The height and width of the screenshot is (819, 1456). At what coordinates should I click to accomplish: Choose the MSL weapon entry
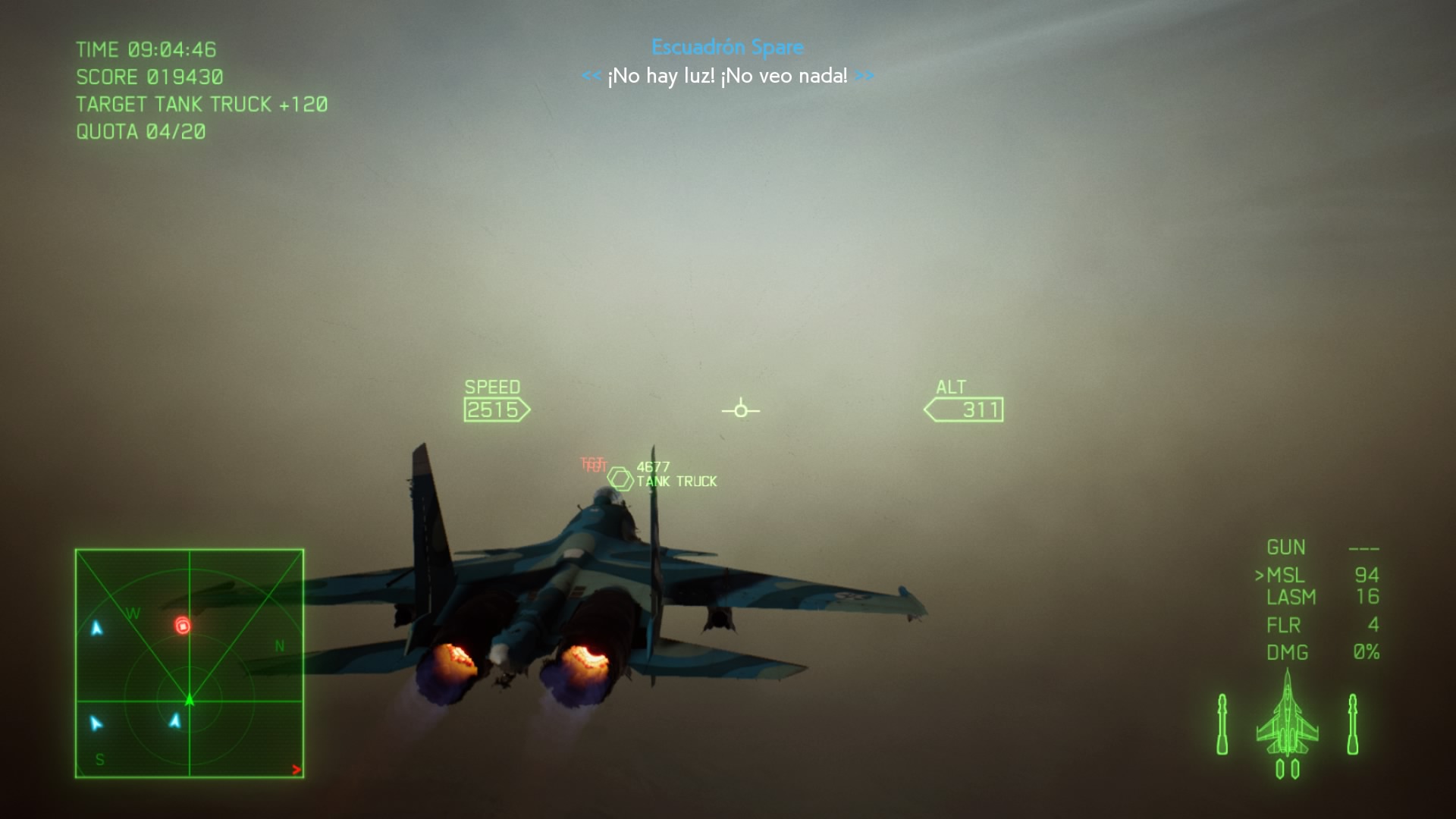coord(1285,576)
